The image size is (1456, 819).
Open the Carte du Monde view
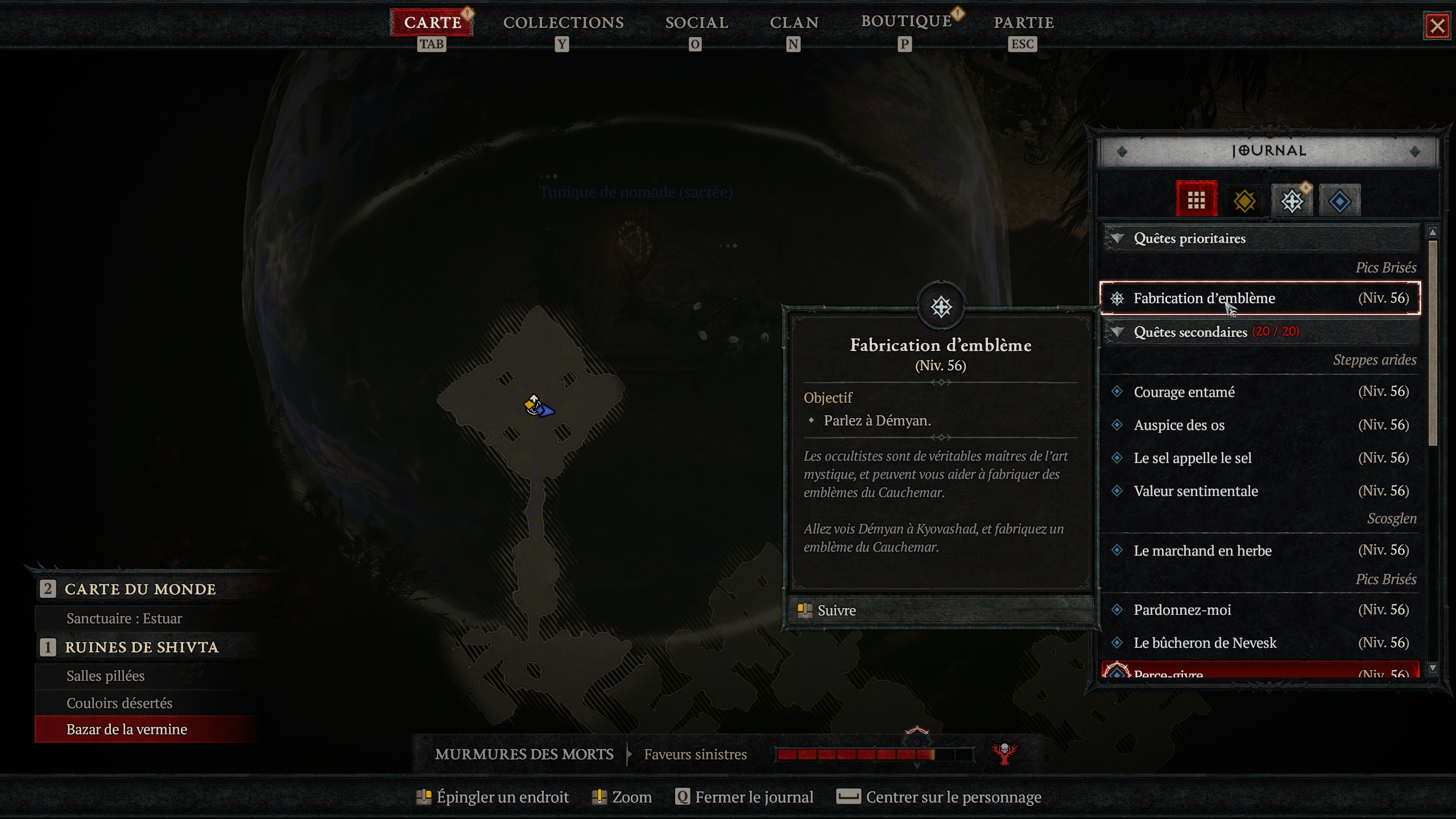coord(140,589)
